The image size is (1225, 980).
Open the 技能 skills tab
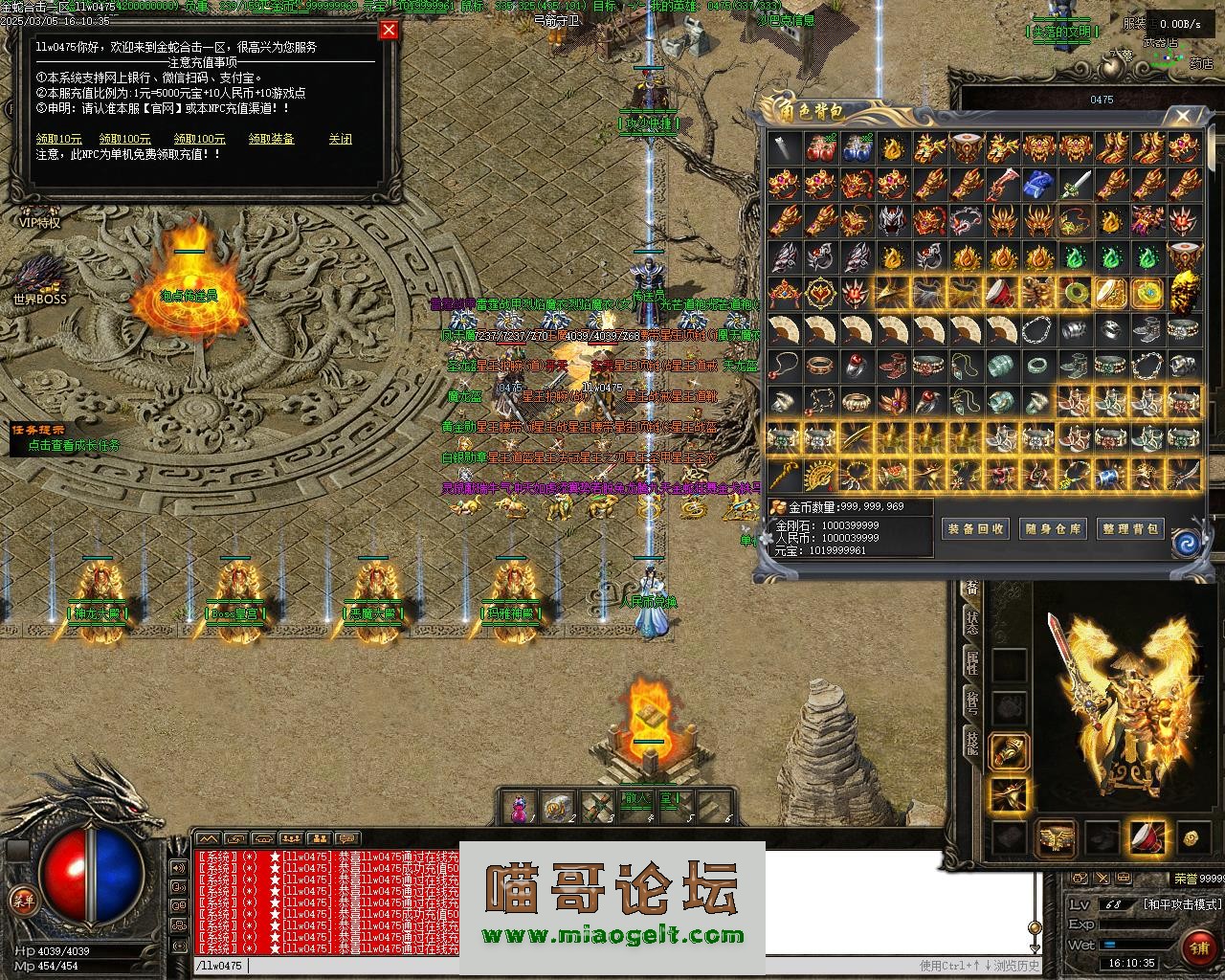tap(972, 744)
